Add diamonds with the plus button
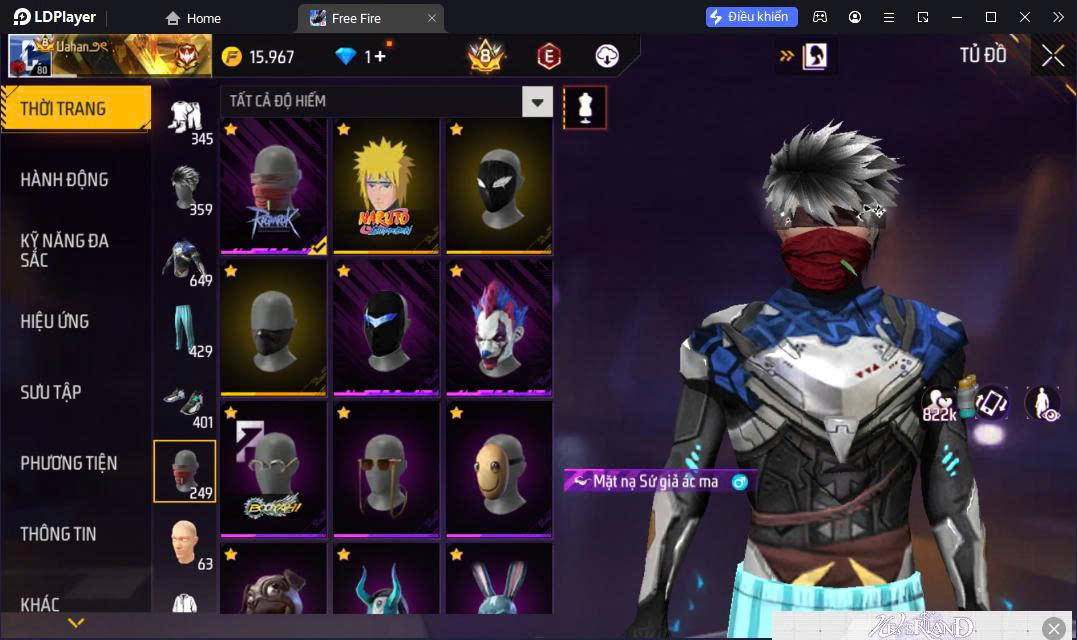 [380, 57]
